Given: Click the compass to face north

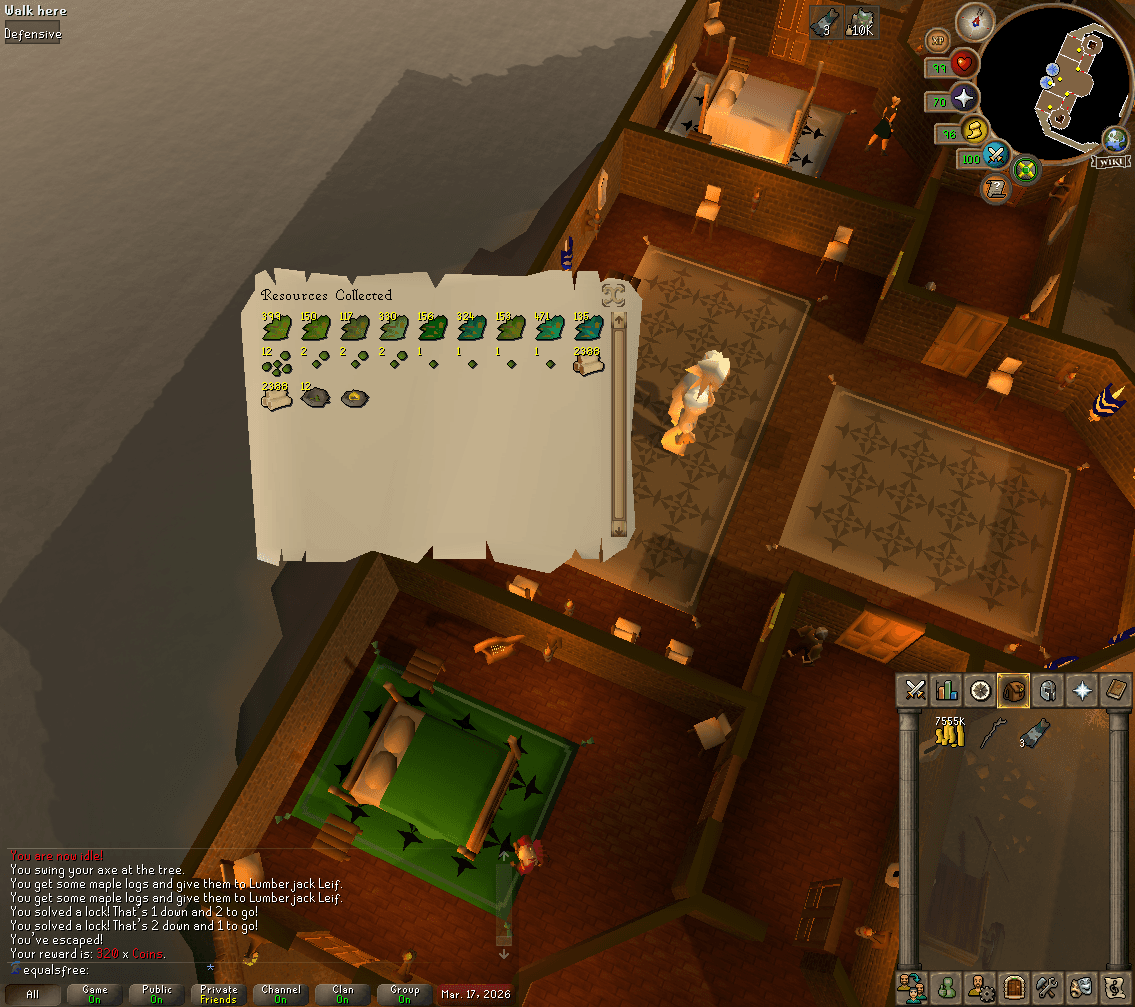Looking at the screenshot, I should [x=973, y=21].
